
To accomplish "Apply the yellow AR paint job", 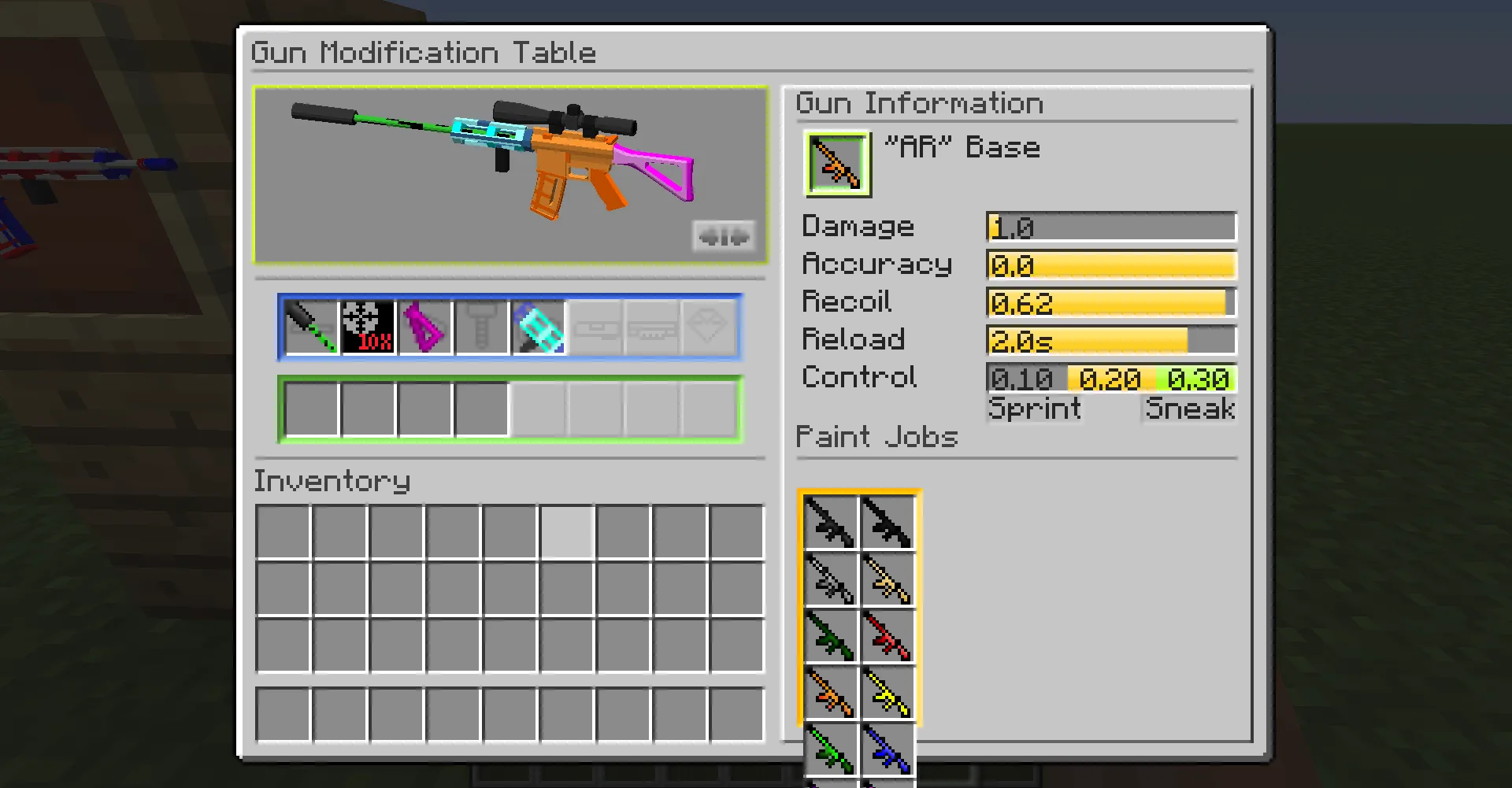I will [x=888, y=693].
